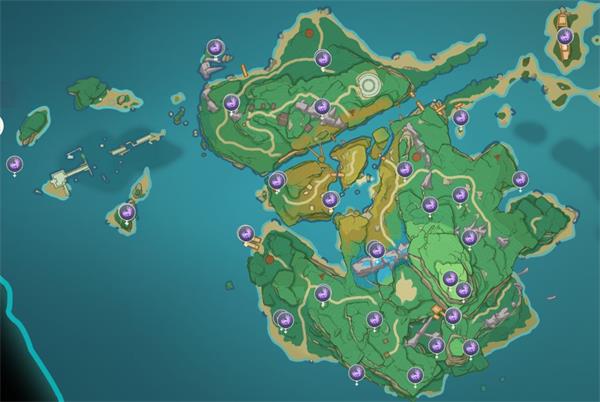Click the purple marker floating in the open western sea
This screenshot has width=600, height=402.
15,163
